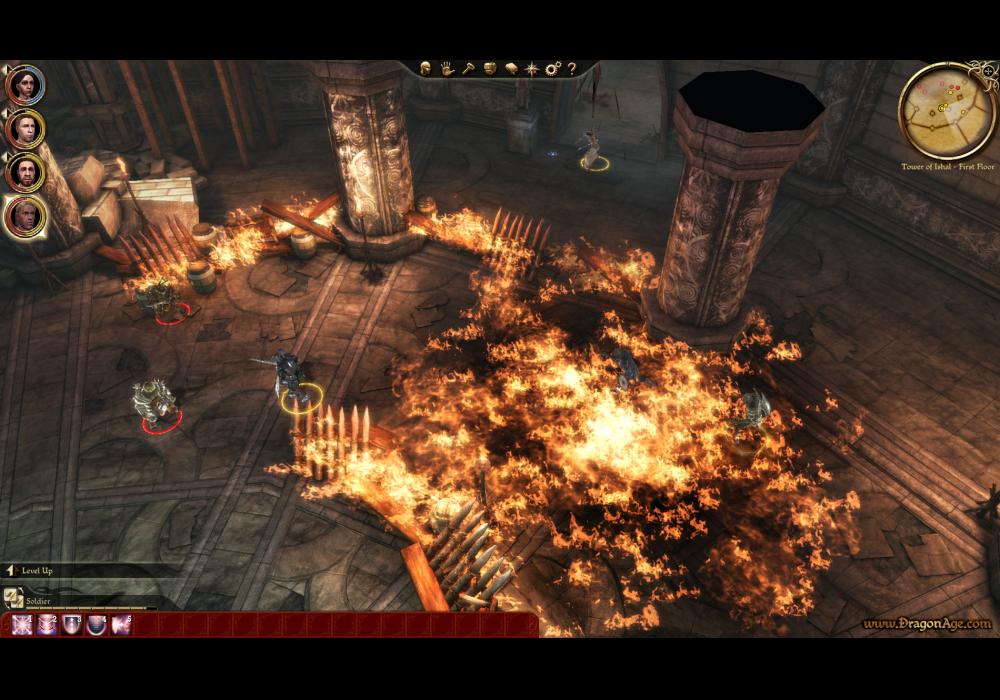Image resolution: width=1000 pixels, height=700 pixels.
Task: Open the hammer icon in the top menu
Action: point(467,69)
